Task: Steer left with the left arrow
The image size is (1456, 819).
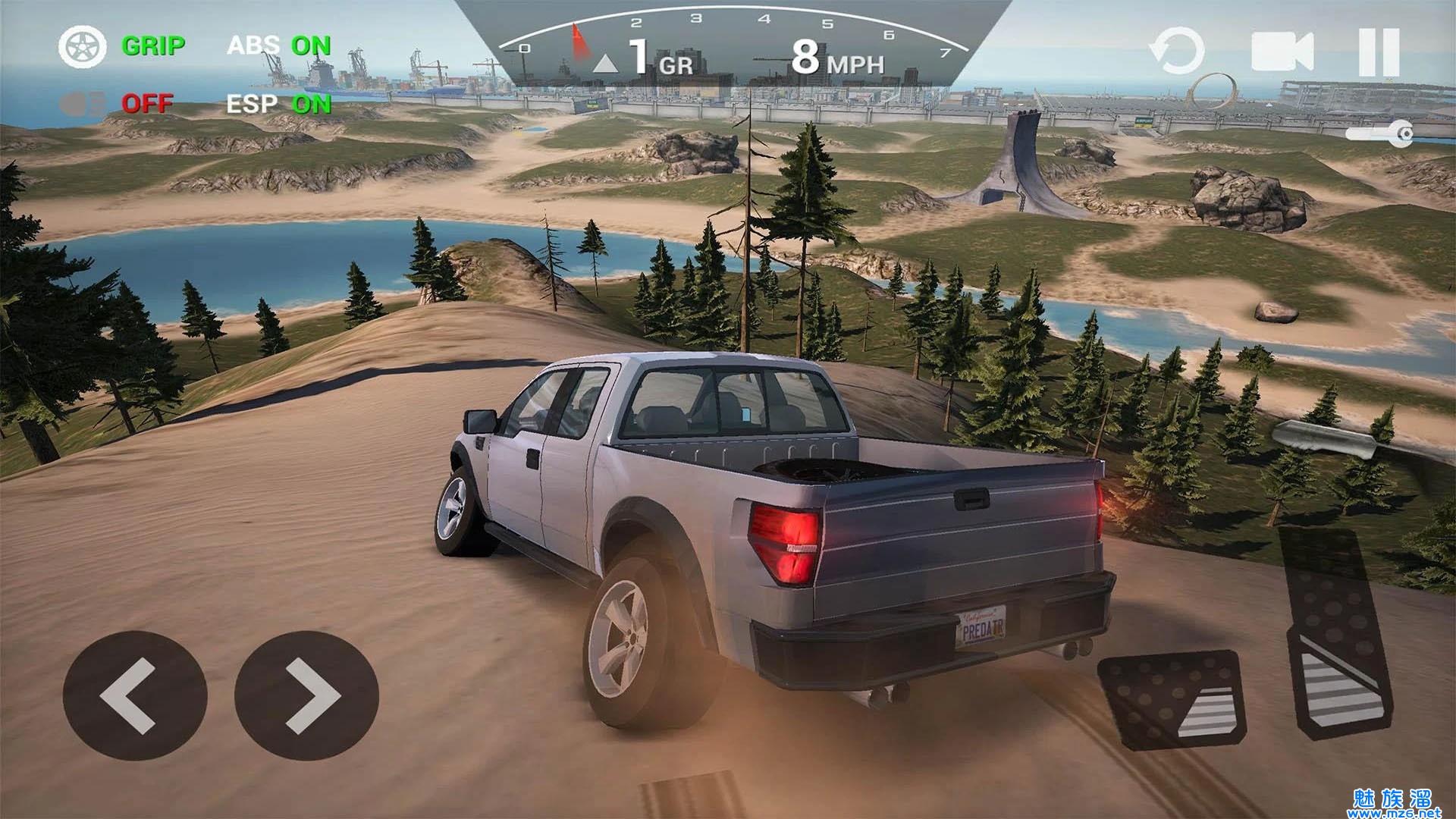Action: click(134, 696)
